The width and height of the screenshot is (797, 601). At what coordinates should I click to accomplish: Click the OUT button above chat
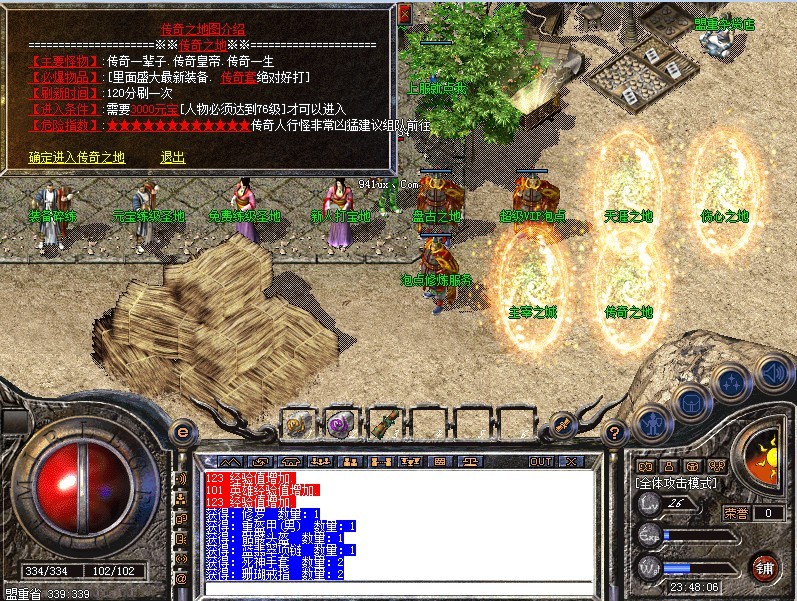[x=540, y=462]
